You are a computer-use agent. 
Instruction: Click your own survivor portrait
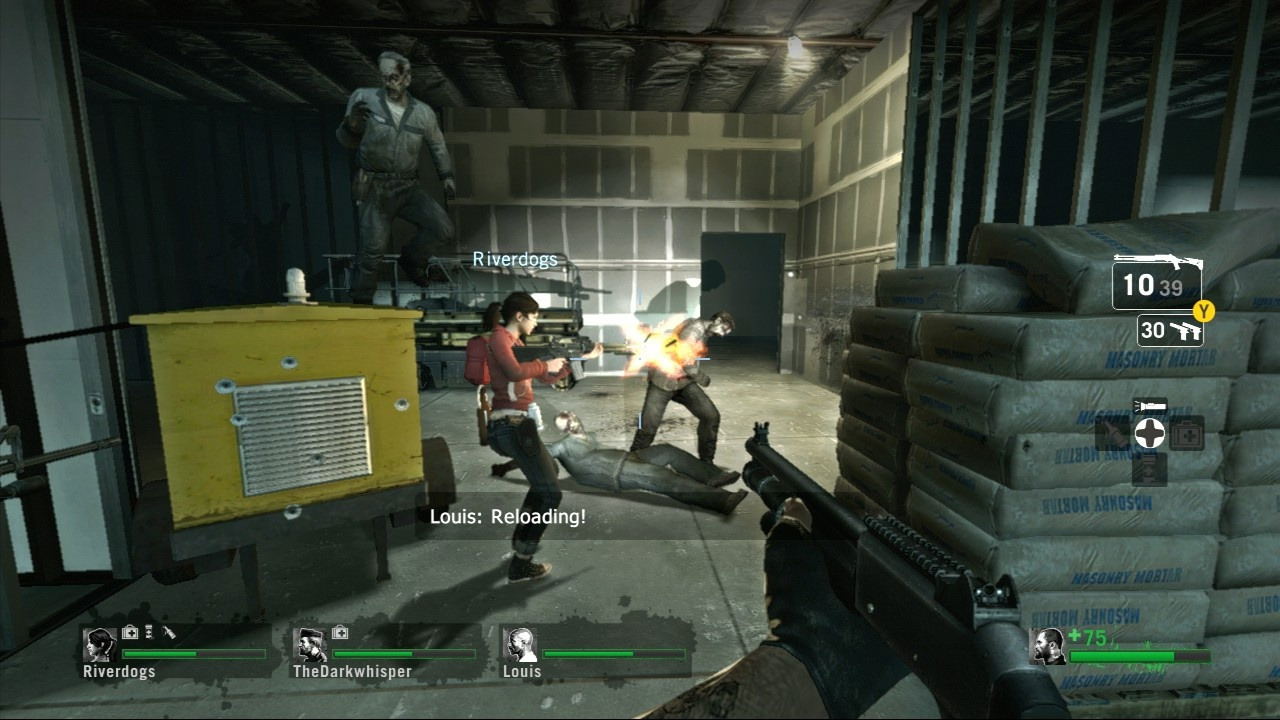pyautogui.click(x=1047, y=647)
